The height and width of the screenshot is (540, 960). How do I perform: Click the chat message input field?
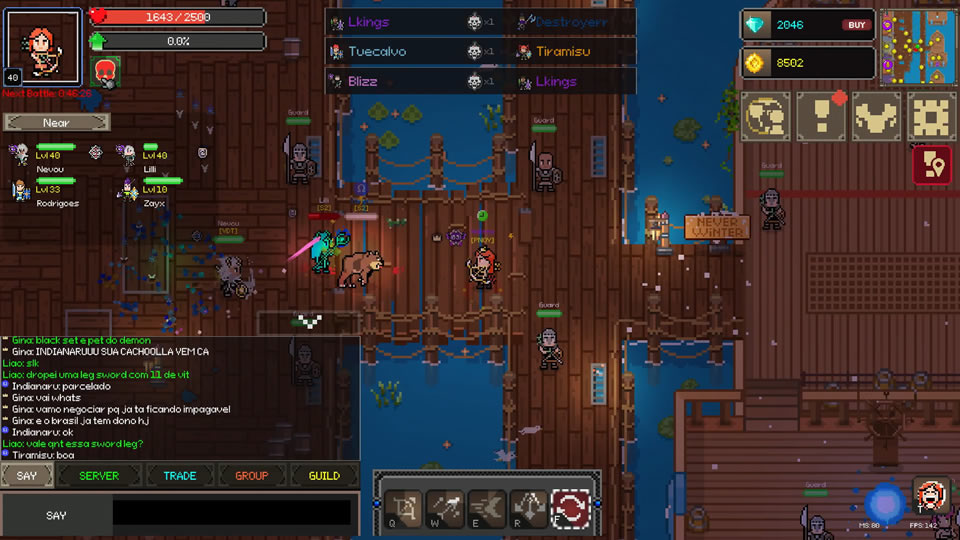coord(231,514)
